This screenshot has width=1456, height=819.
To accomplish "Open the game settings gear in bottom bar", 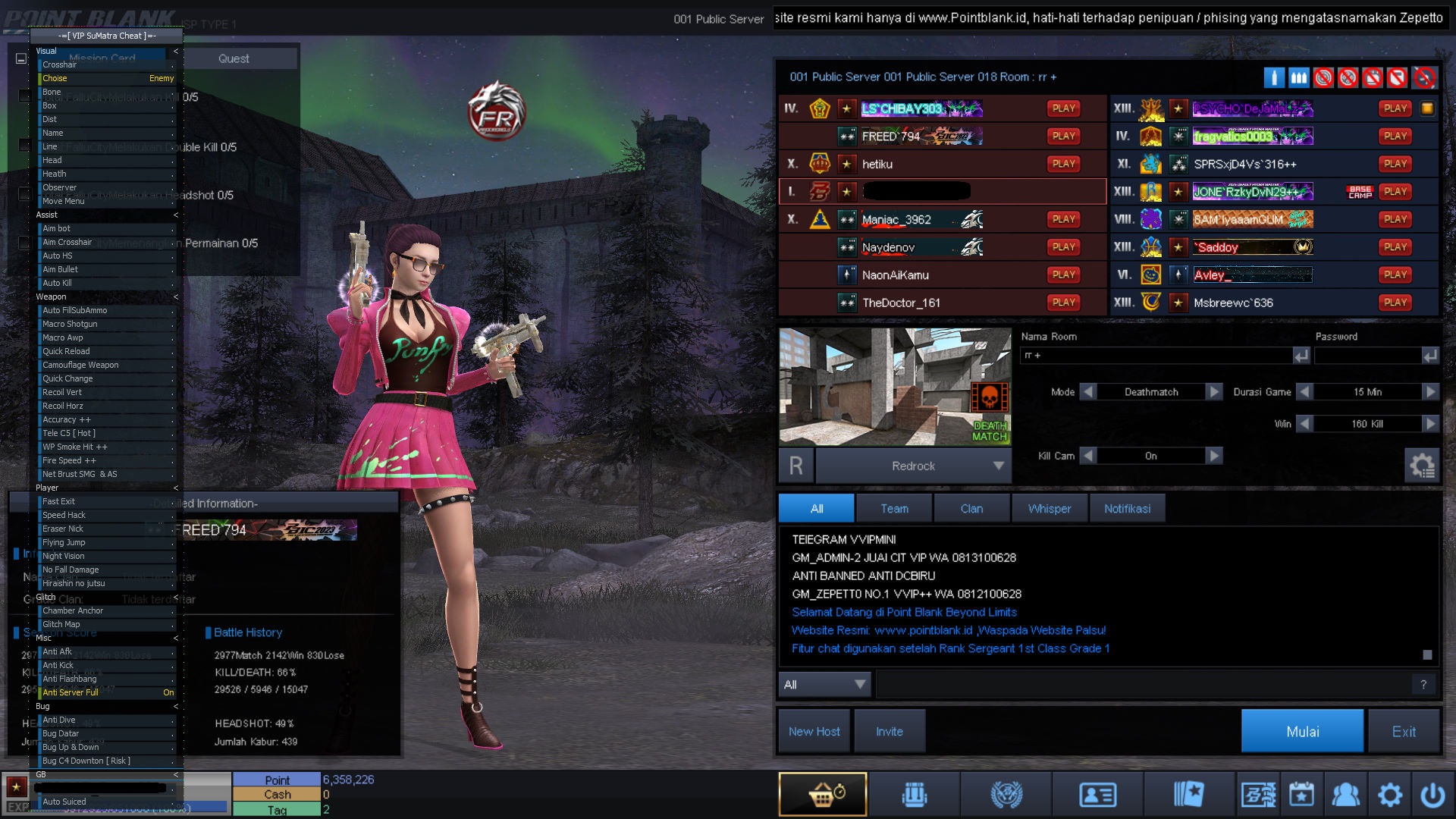I will point(1389,795).
